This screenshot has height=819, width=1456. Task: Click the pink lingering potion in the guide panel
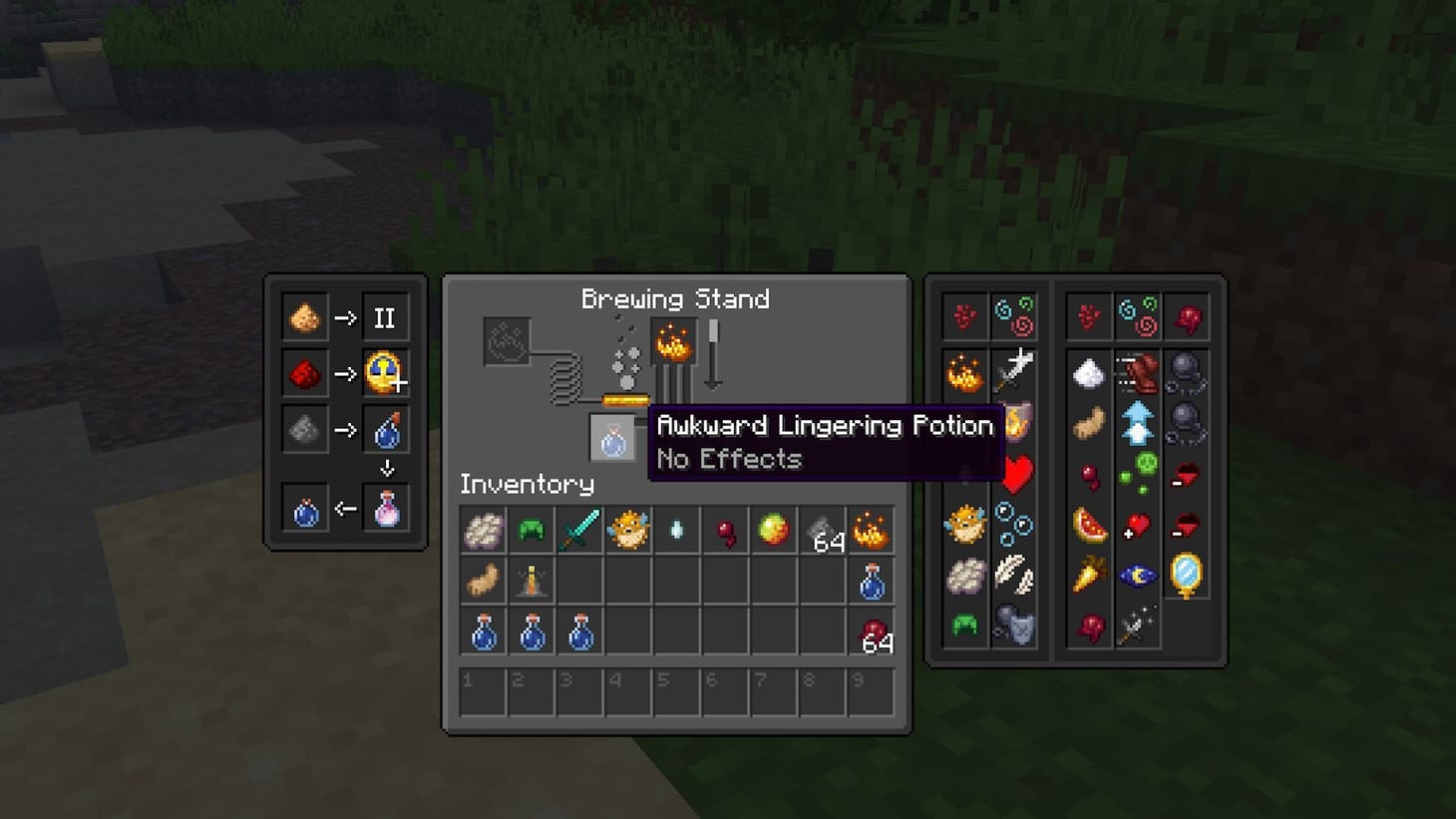point(387,509)
